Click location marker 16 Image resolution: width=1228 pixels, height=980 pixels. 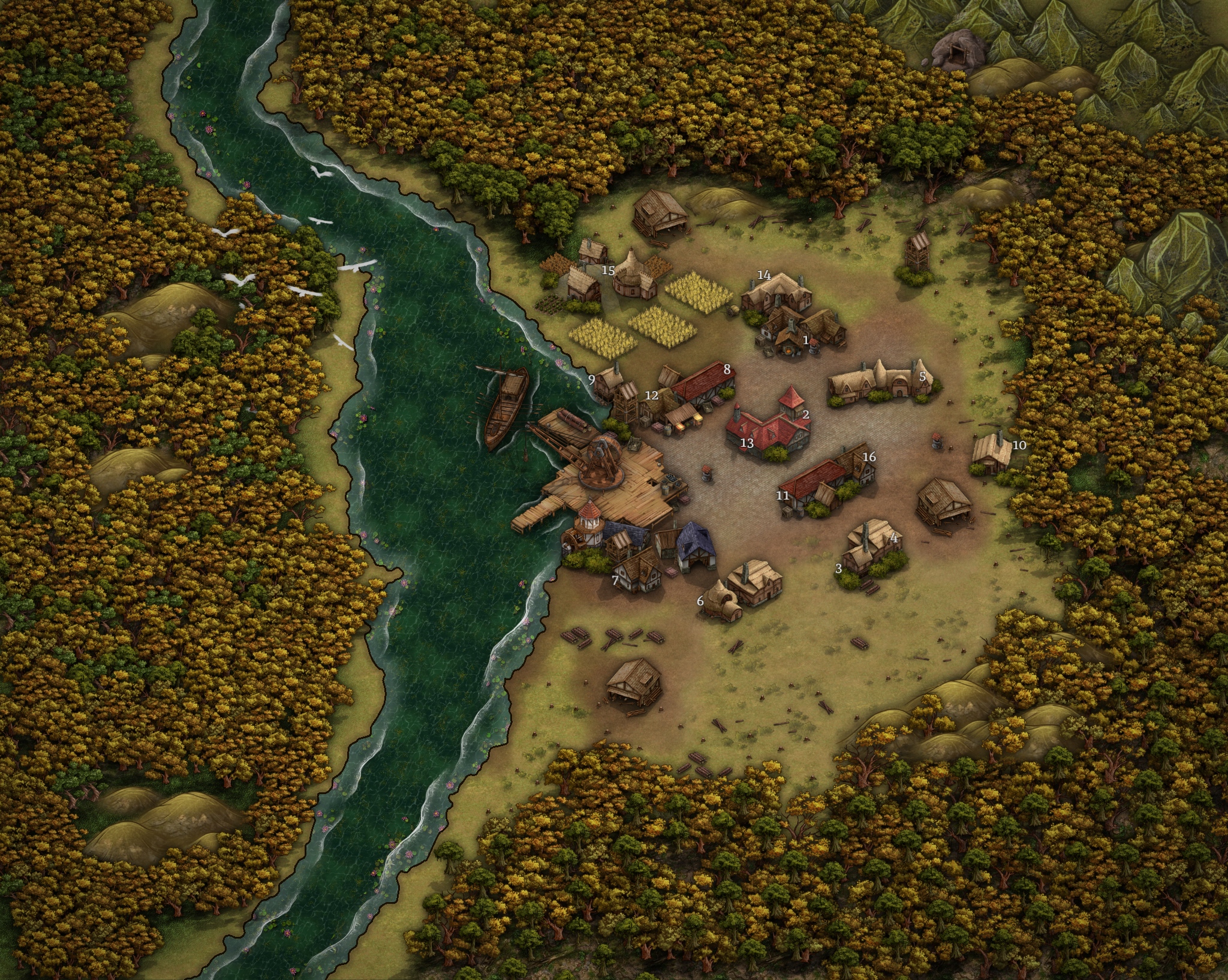(869, 457)
